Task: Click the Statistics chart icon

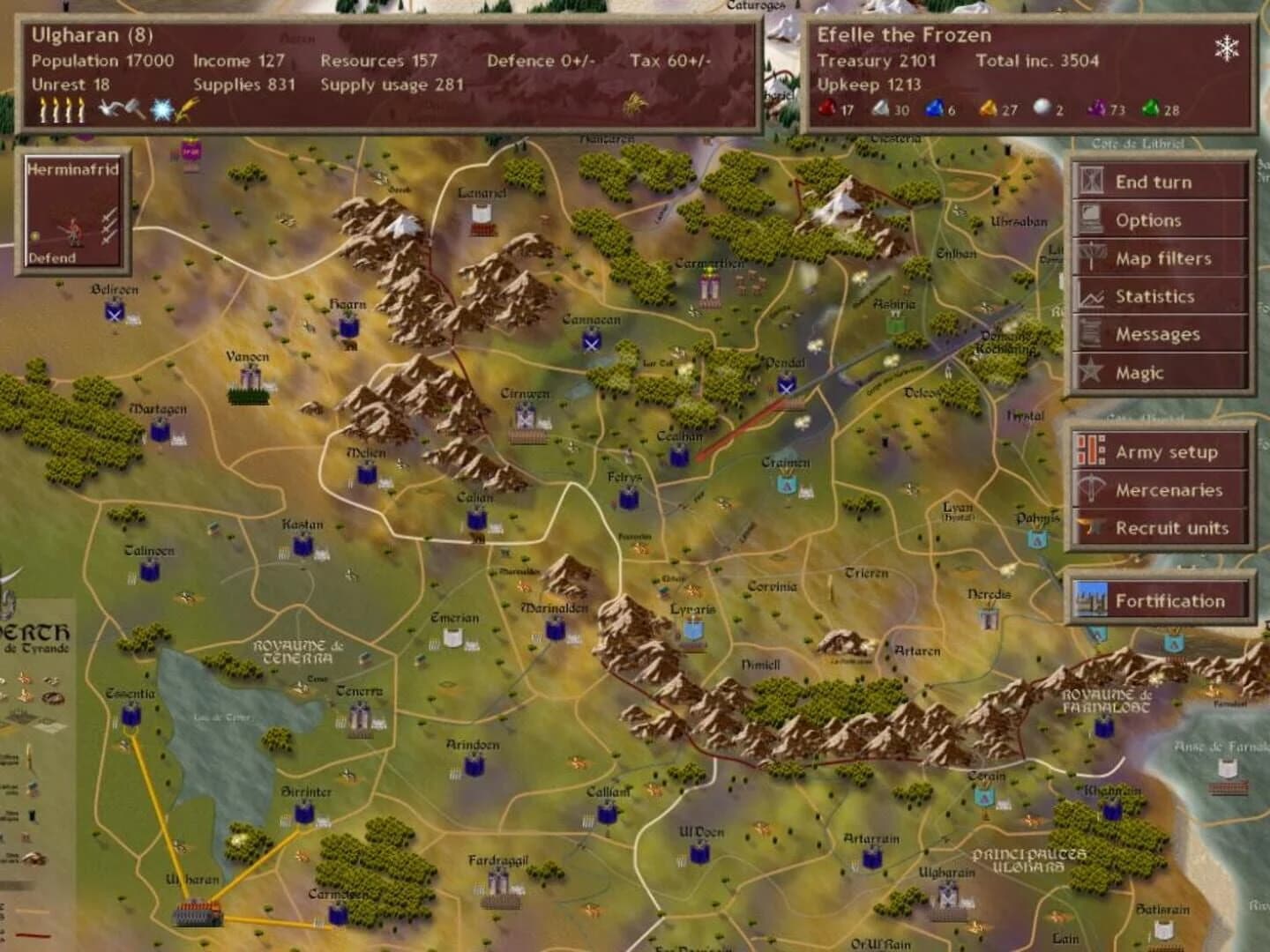Action: [1091, 296]
